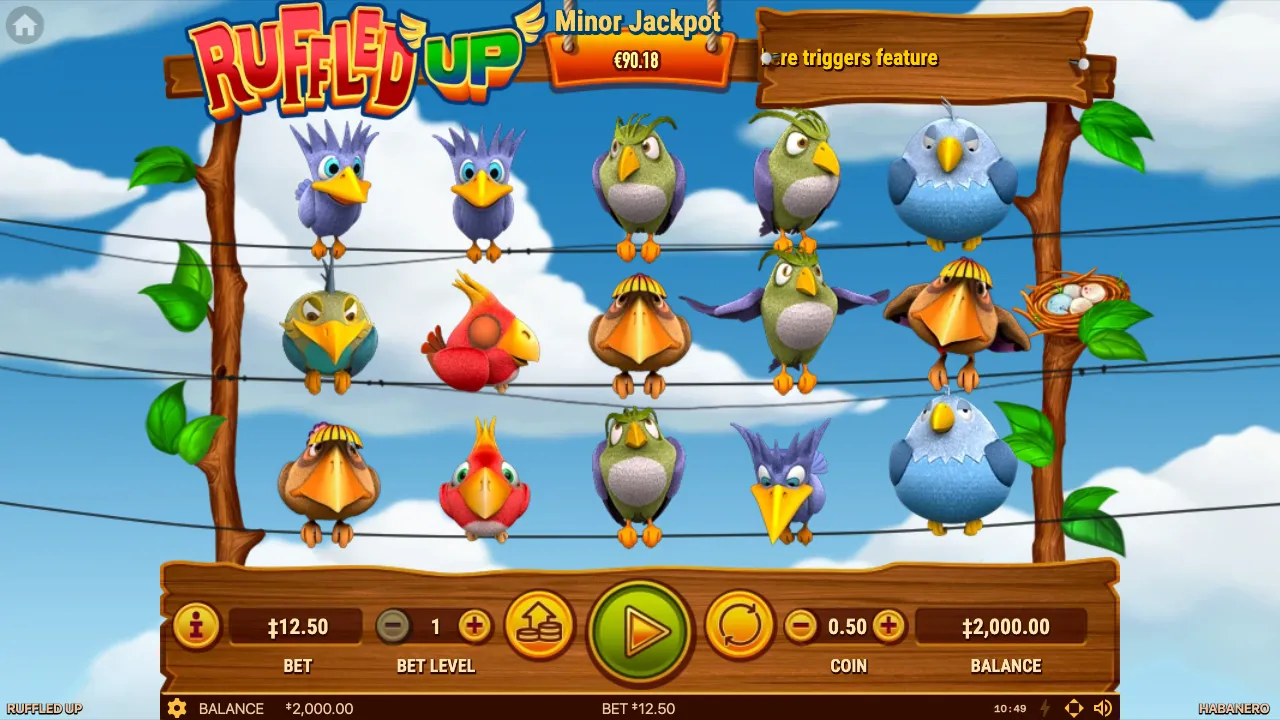
Task: Increase the bet level
Action: (x=475, y=627)
